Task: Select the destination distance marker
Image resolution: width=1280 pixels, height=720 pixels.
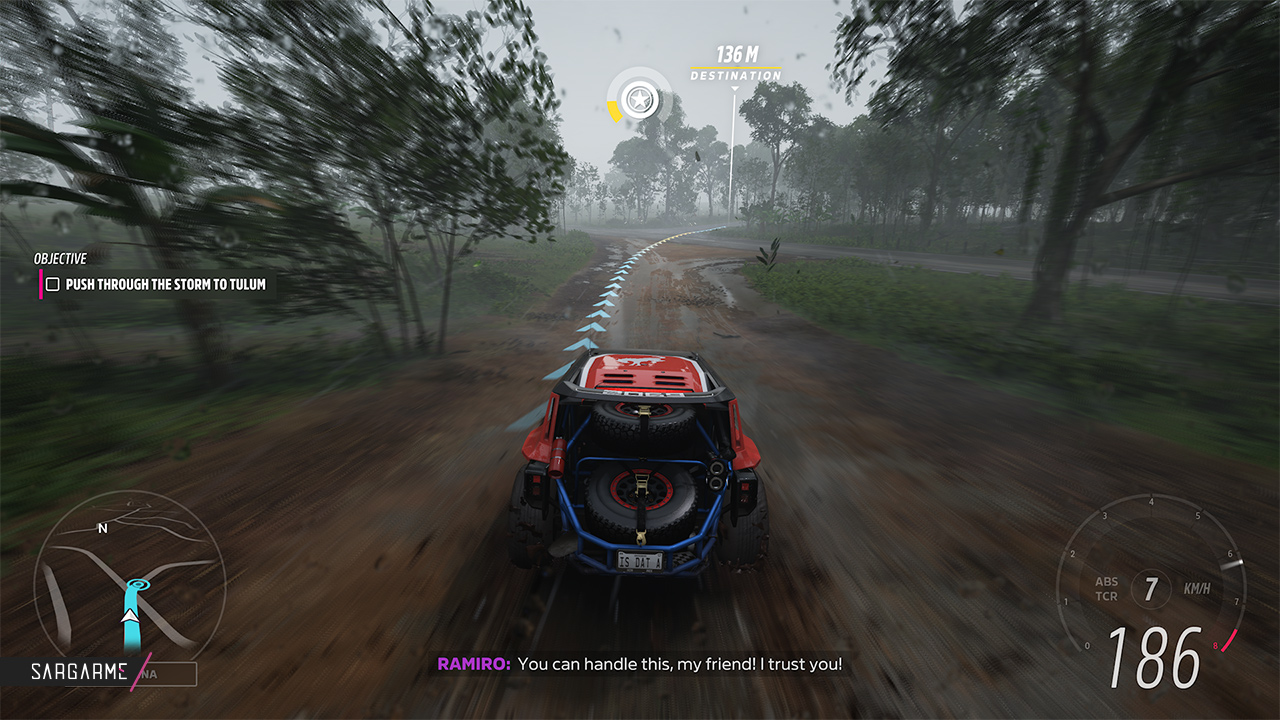Action: point(736,62)
